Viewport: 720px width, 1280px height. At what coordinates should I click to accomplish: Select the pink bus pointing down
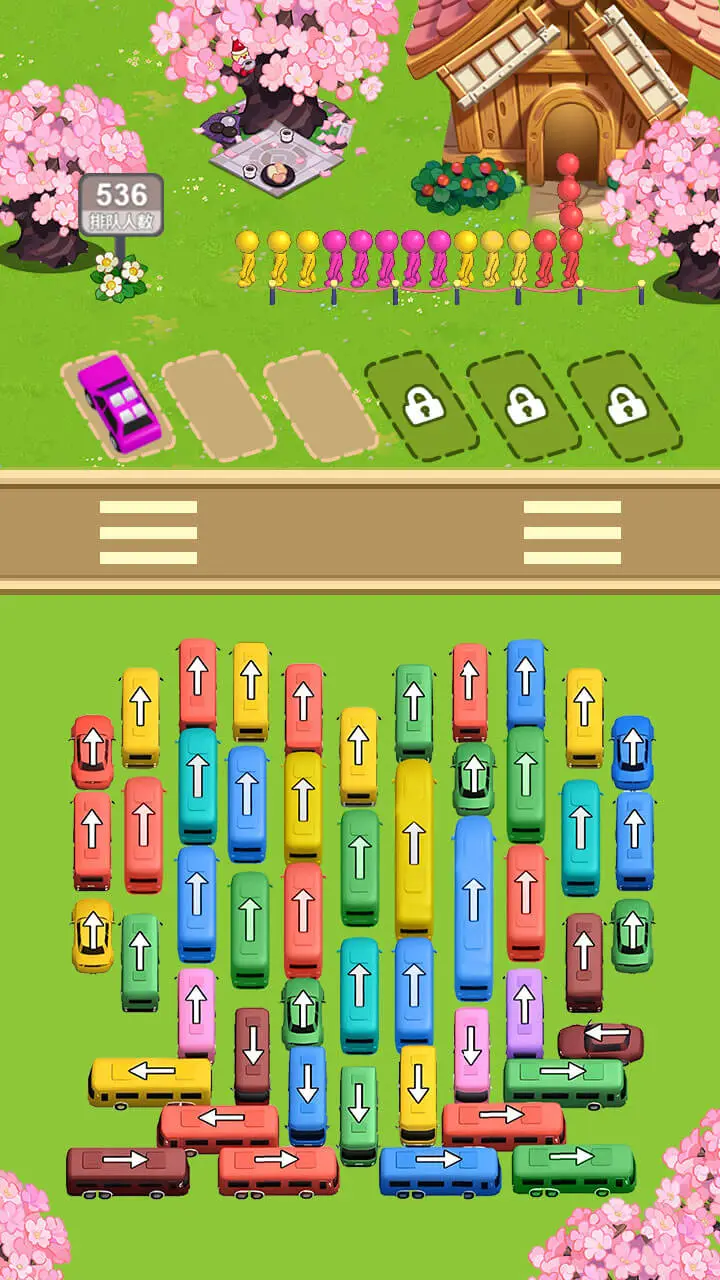472,1052
